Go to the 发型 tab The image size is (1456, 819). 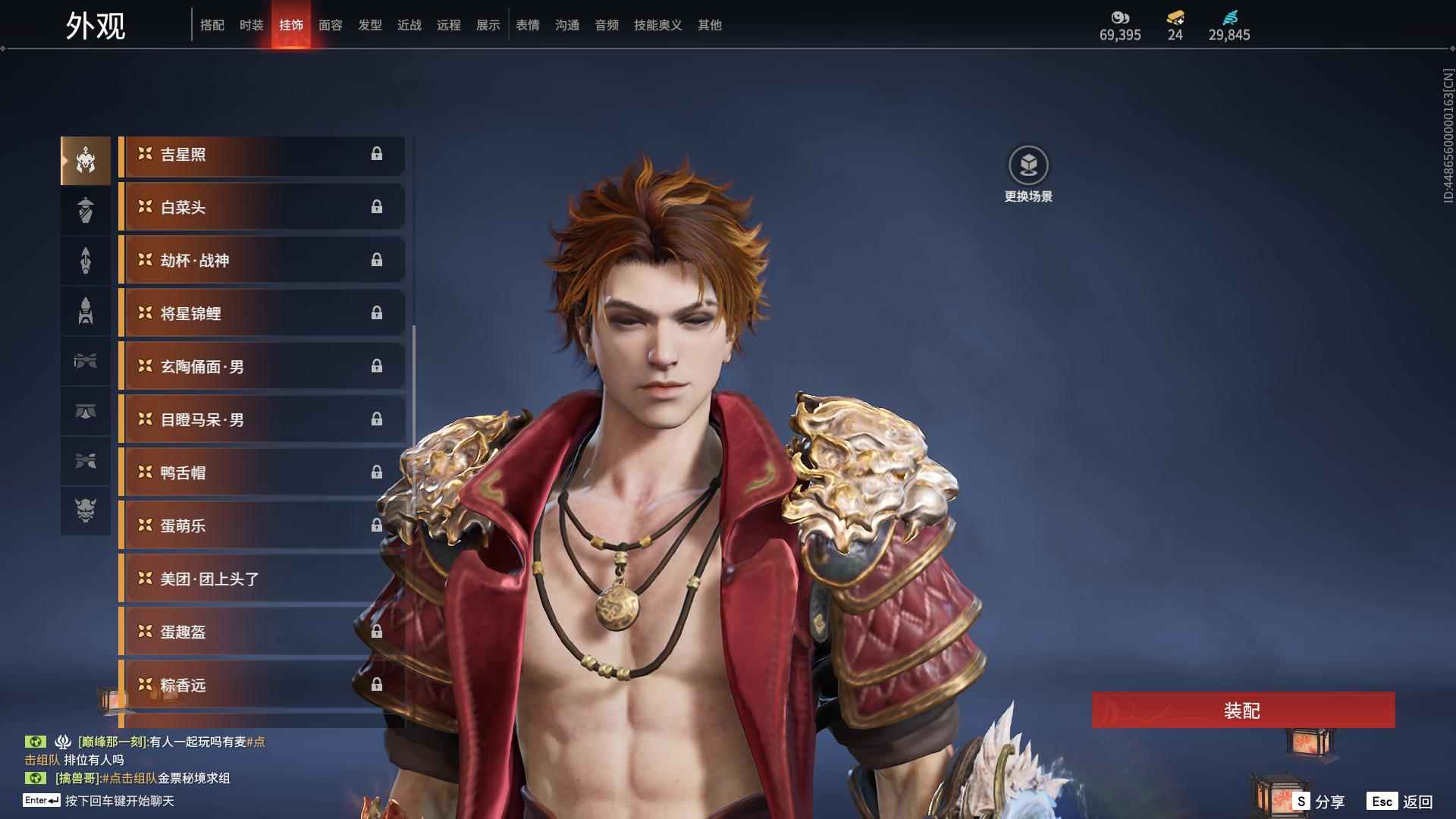[369, 25]
